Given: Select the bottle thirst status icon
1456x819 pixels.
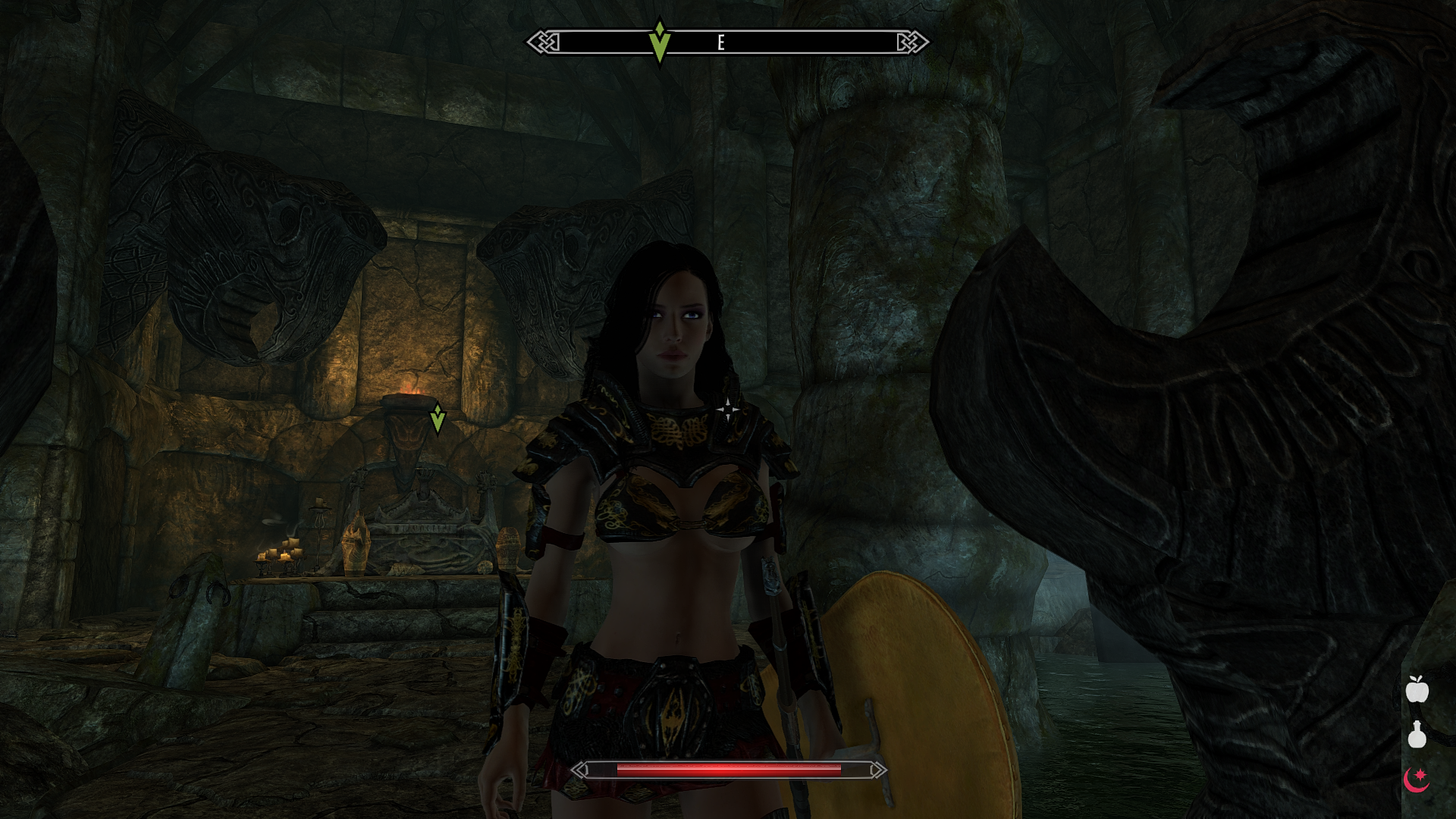Looking at the screenshot, I should tap(1417, 734).
